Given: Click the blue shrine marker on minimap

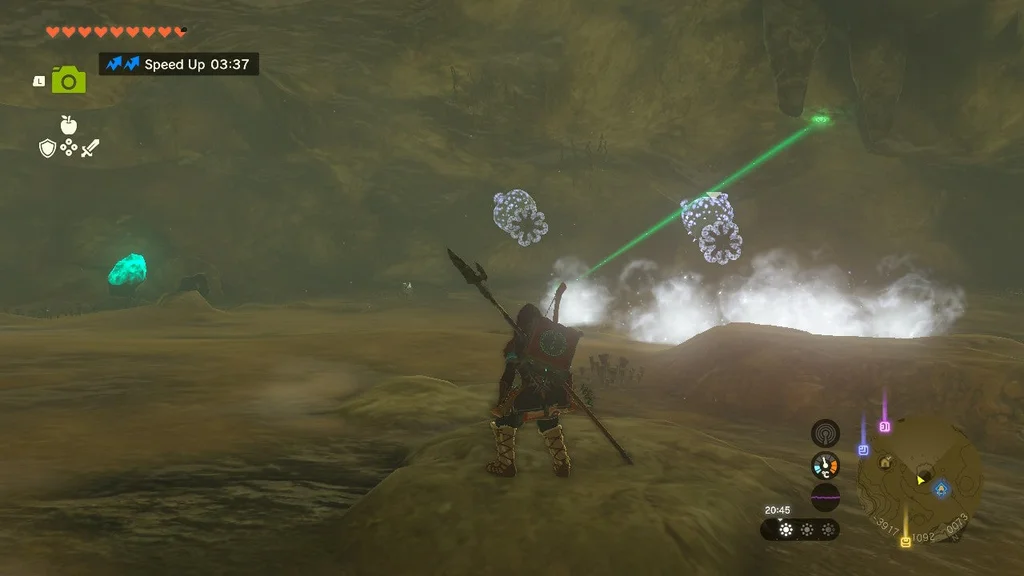Looking at the screenshot, I should coord(941,488).
